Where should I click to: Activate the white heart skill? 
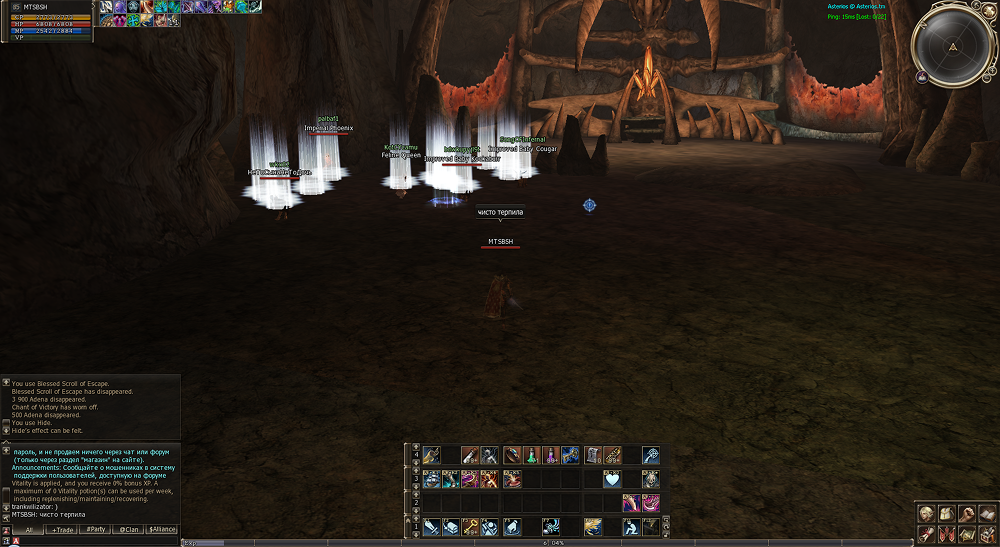pyautogui.click(x=612, y=479)
